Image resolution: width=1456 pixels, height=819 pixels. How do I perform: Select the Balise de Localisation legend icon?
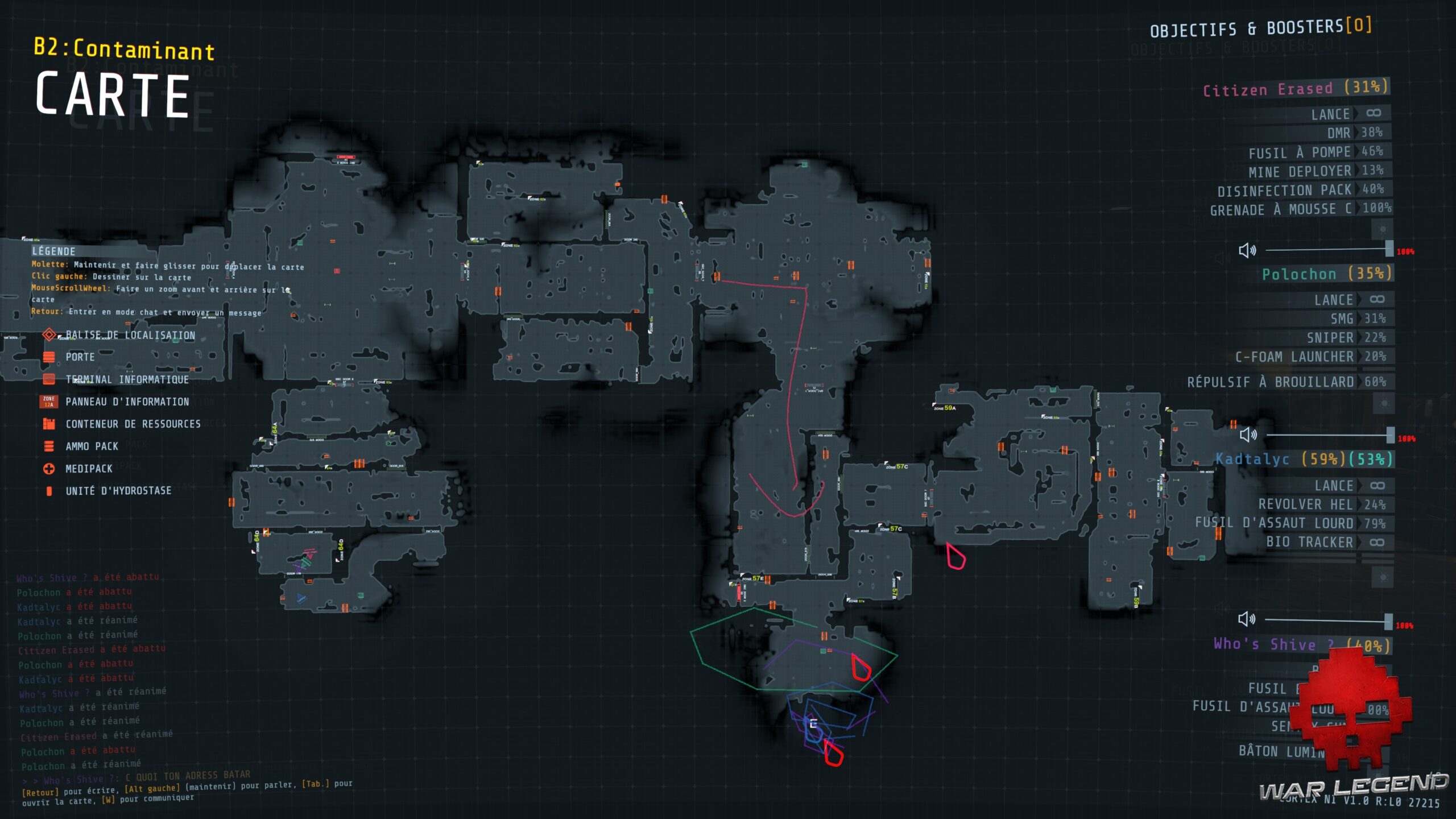coord(48,335)
